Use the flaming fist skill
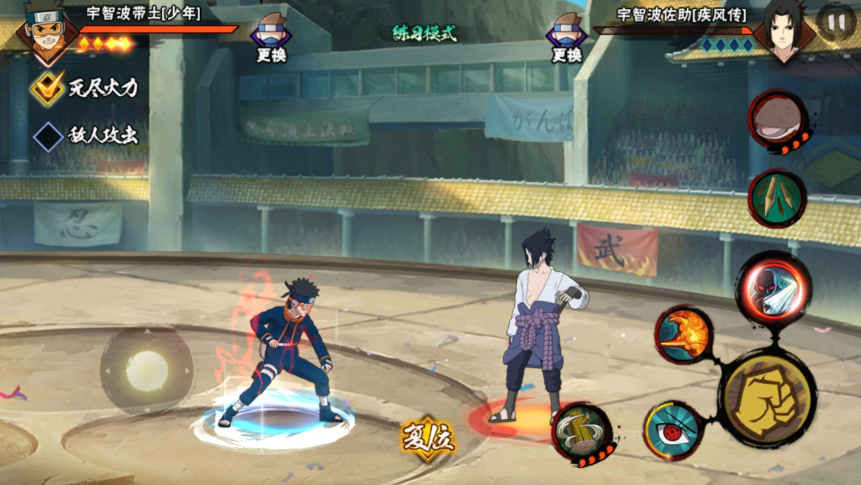The image size is (861, 485). click(684, 333)
